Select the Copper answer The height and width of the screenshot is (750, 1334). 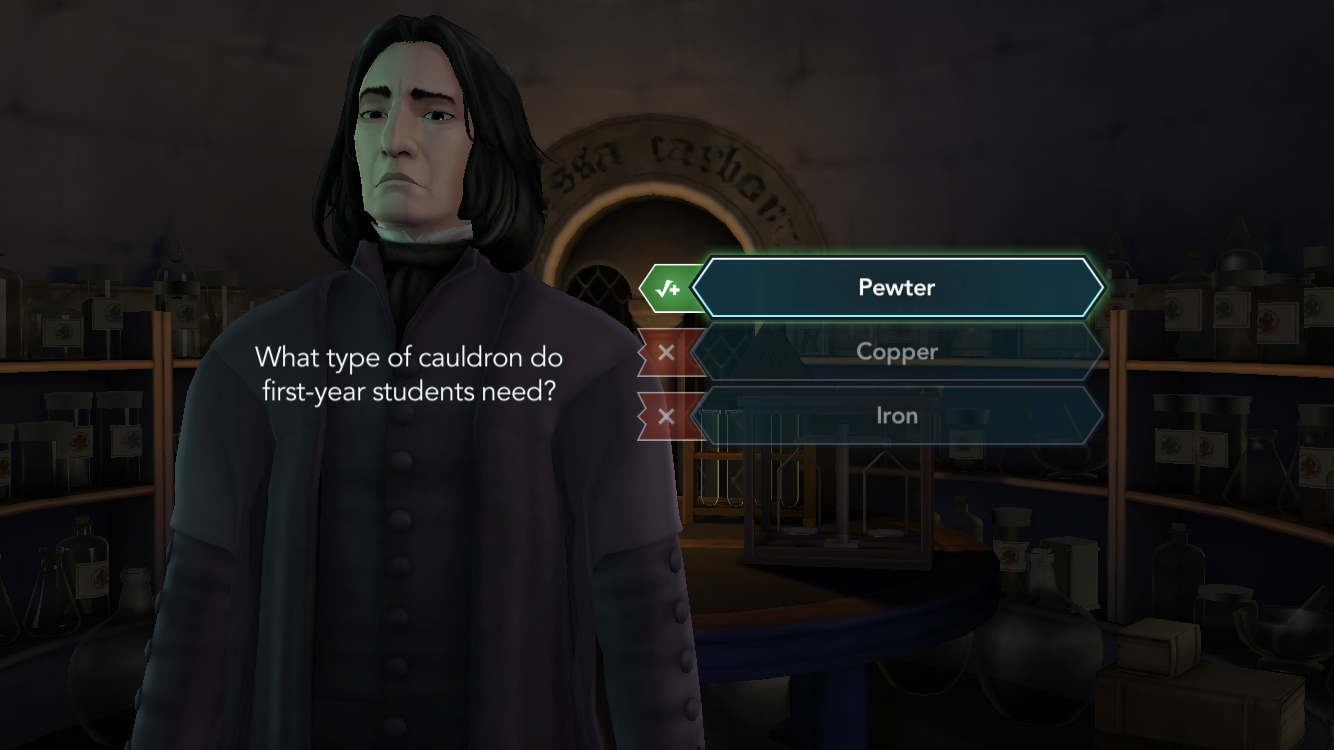pyautogui.click(x=896, y=351)
